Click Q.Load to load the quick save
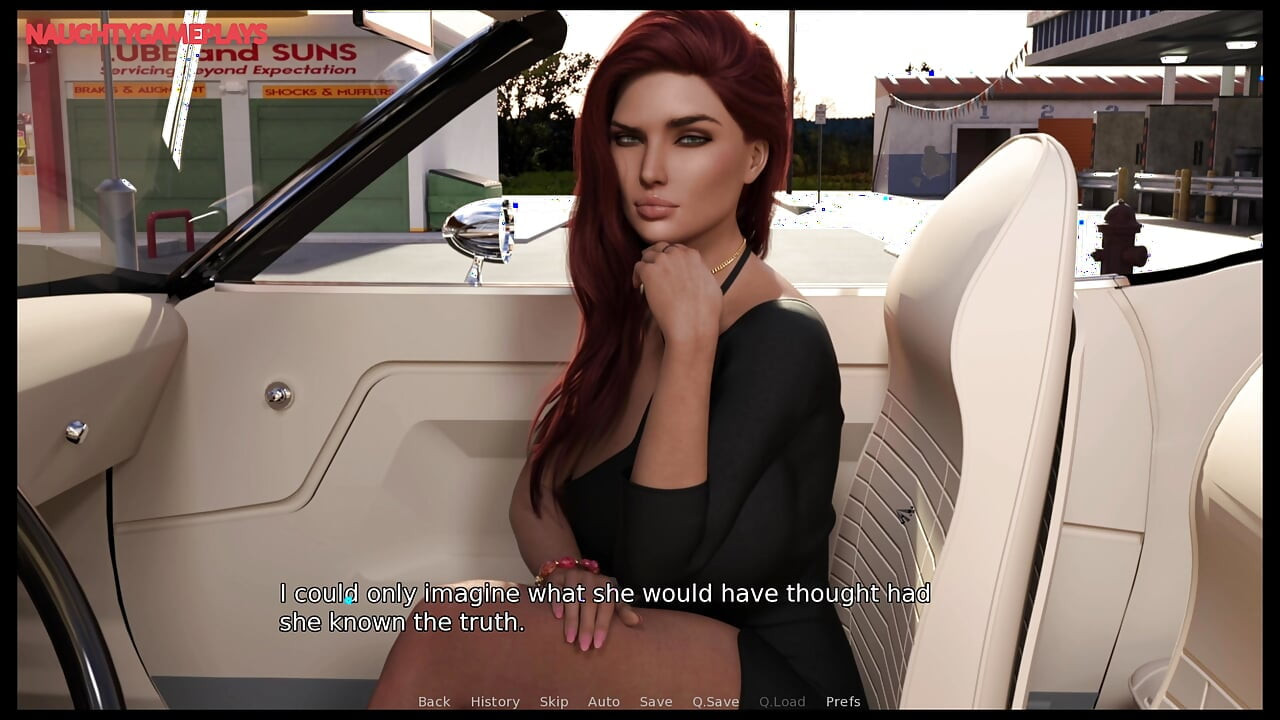This screenshot has height=720, width=1280. tap(782, 701)
